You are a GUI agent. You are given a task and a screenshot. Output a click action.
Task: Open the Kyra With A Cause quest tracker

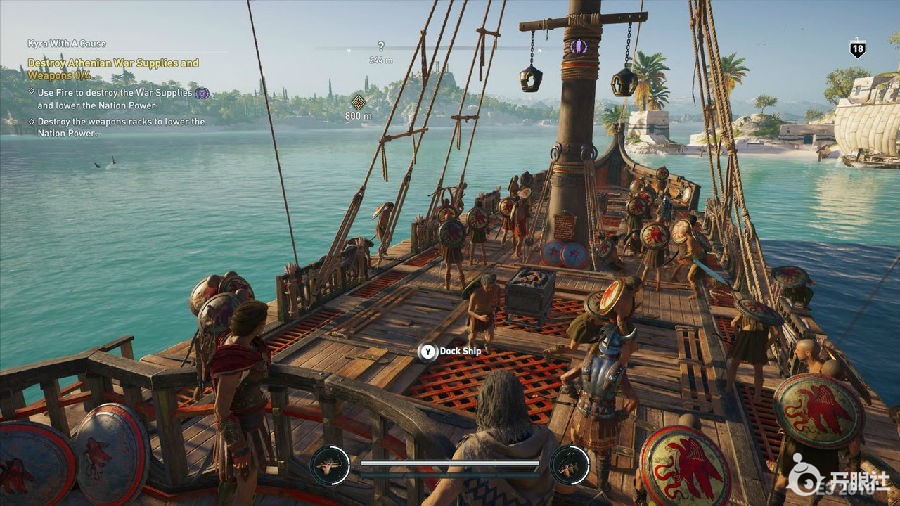click(66, 43)
